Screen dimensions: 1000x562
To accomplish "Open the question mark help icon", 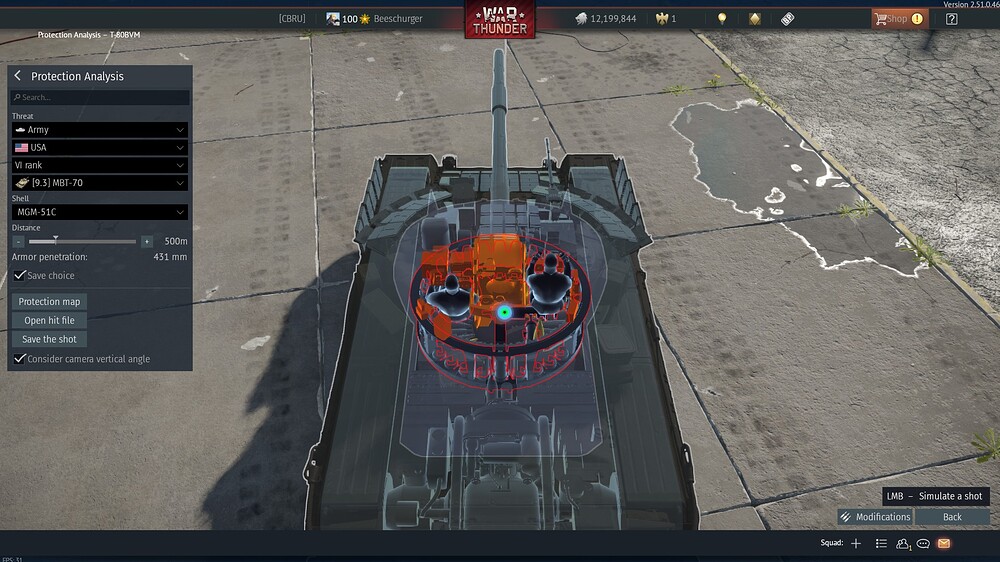I will (951, 19).
